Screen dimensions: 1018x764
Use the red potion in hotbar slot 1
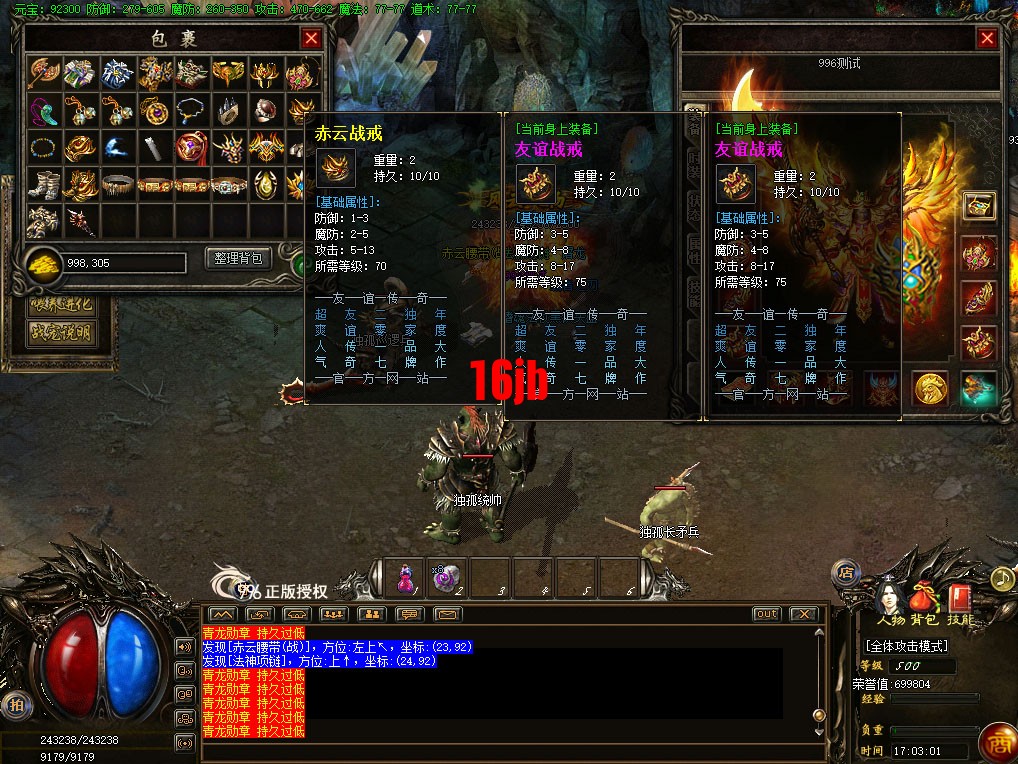click(406, 577)
